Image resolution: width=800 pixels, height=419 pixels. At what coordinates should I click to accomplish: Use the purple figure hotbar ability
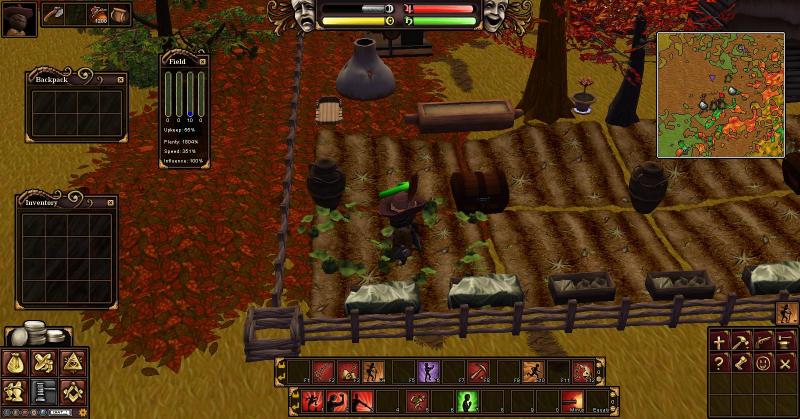click(x=428, y=372)
